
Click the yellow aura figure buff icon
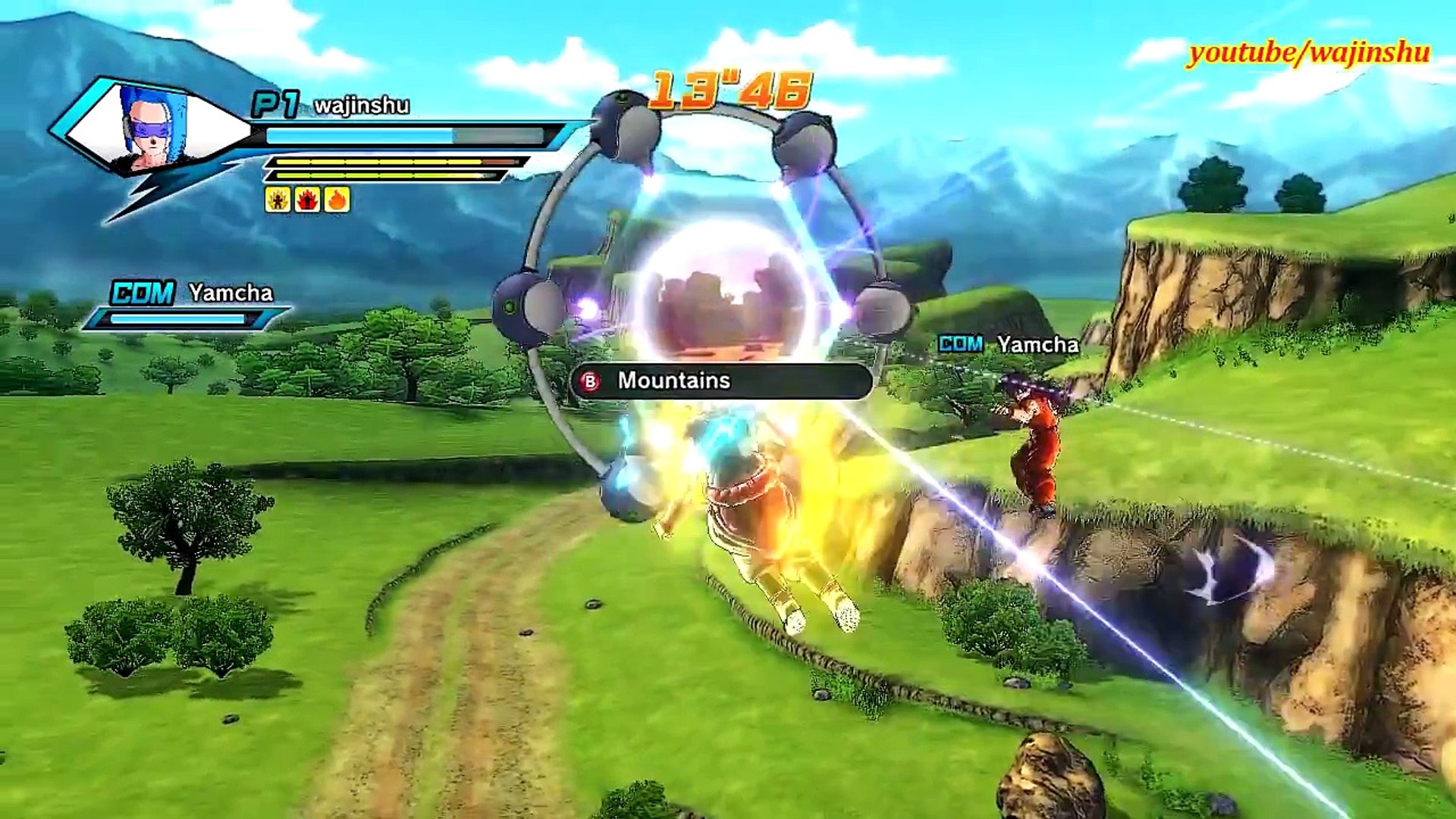point(278,199)
